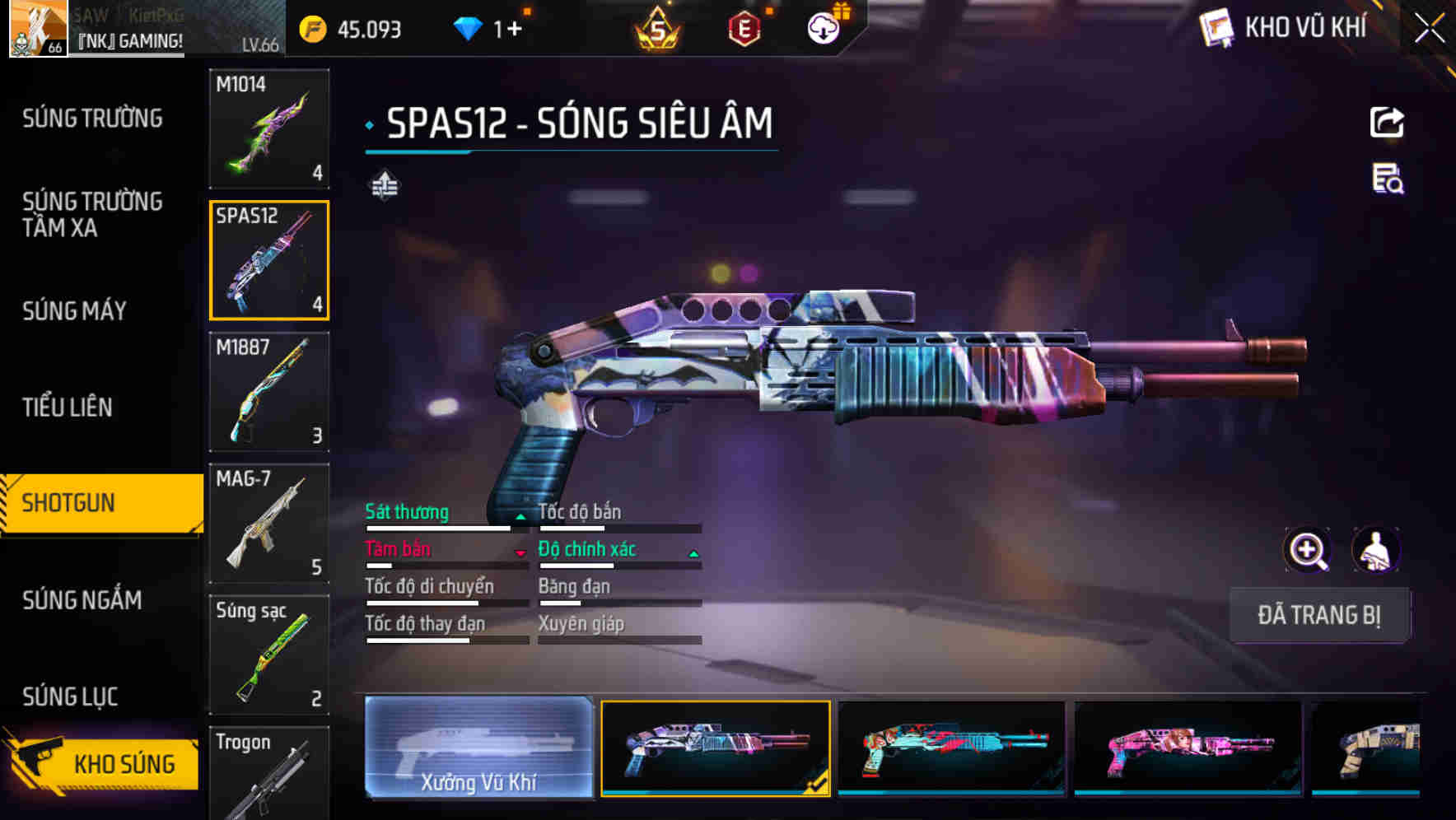Open the diamond top-up plus button
This screenshot has height=820, width=1456.
point(514,30)
